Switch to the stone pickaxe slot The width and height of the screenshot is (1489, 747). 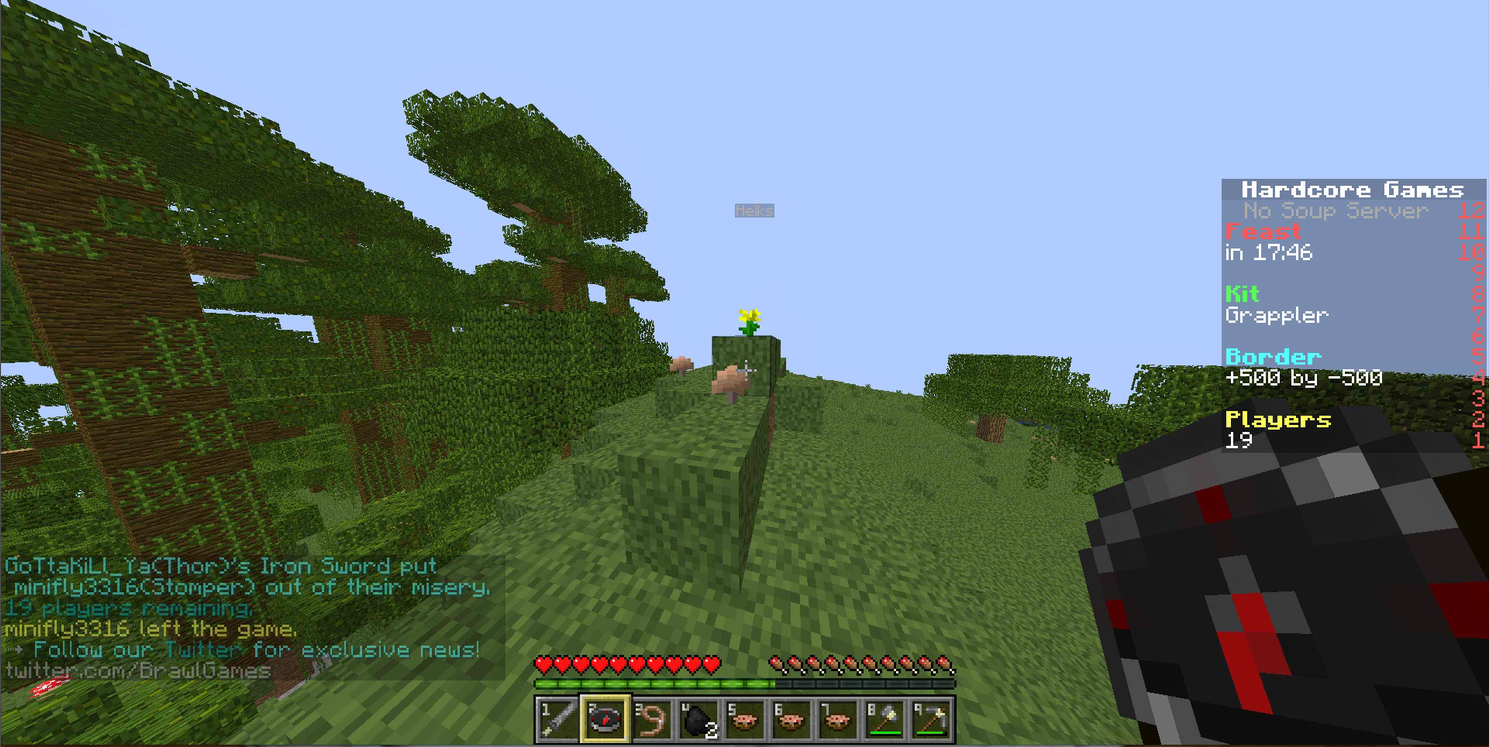tap(931, 718)
